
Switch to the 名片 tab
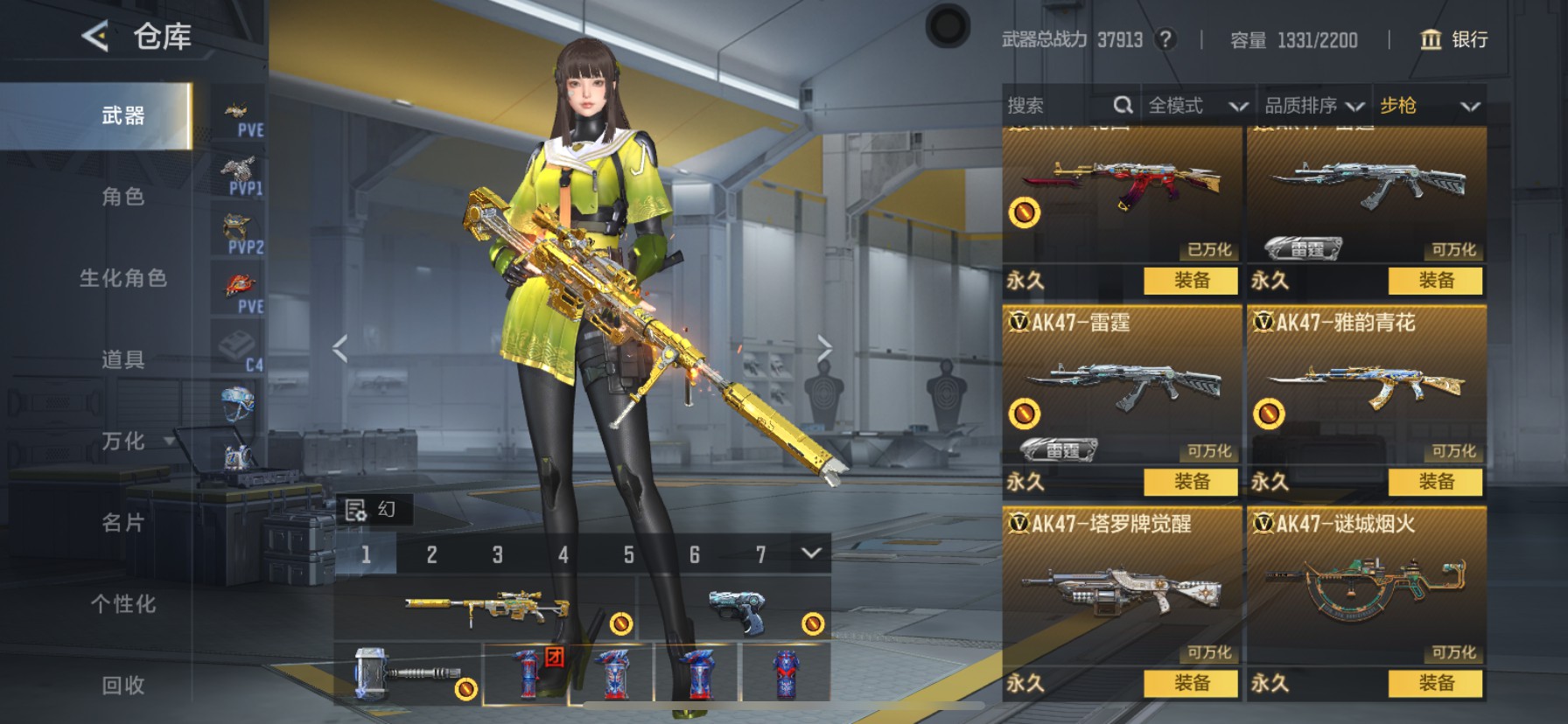coord(122,523)
